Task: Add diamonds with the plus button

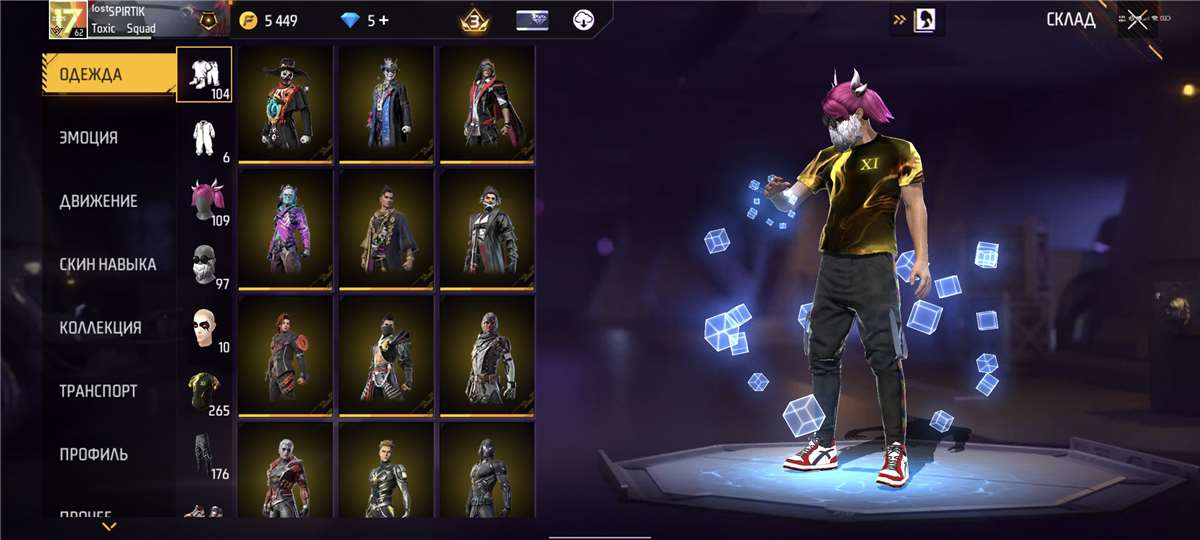Action: point(383,20)
